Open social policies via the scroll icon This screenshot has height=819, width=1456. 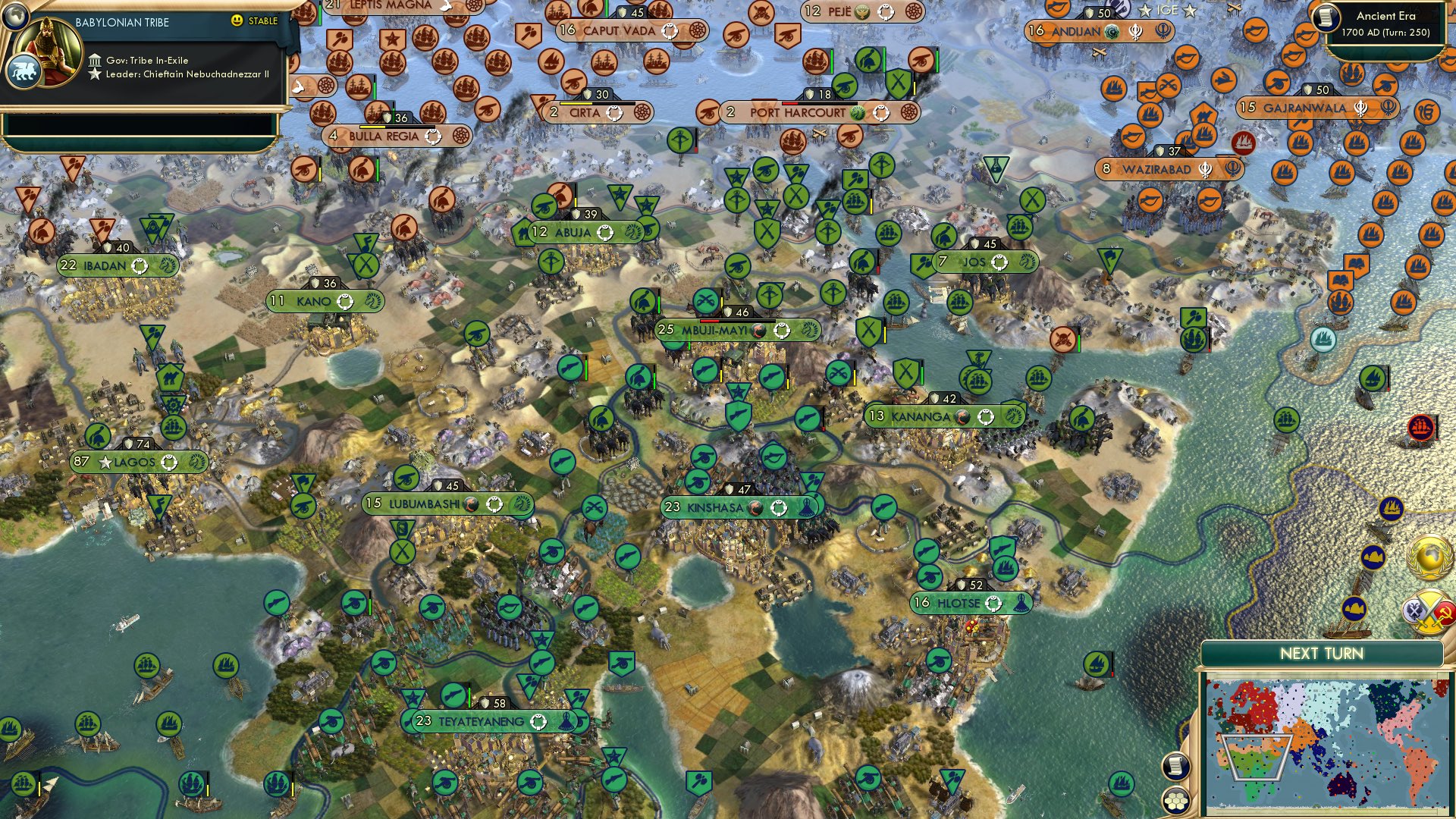(x=1175, y=767)
